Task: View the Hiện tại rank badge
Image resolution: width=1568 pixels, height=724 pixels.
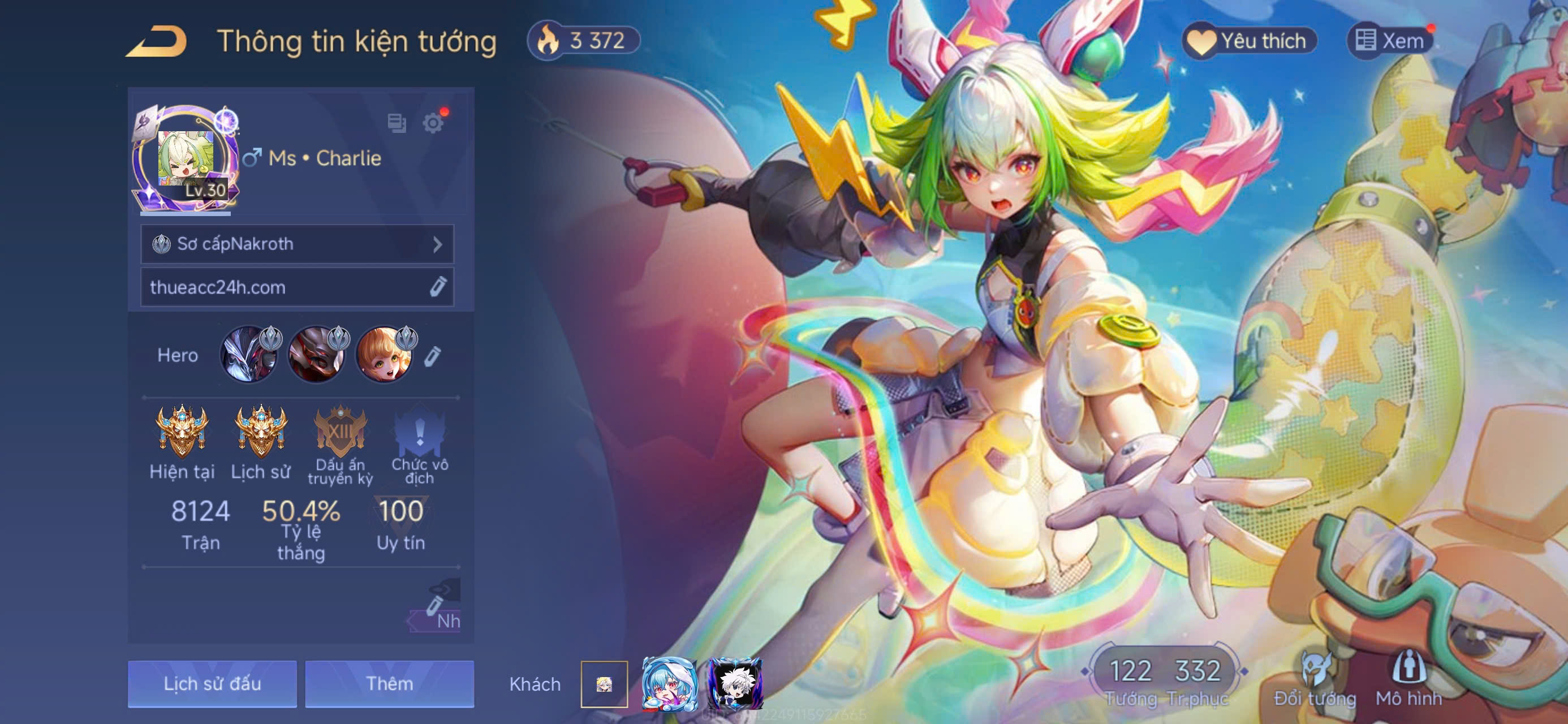Action: pyautogui.click(x=182, y=431)
